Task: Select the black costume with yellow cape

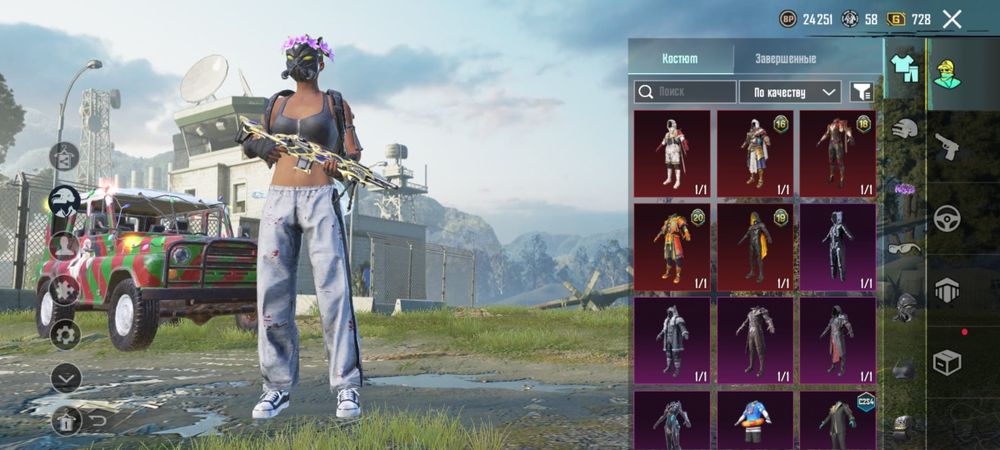Action: point(755,246)
